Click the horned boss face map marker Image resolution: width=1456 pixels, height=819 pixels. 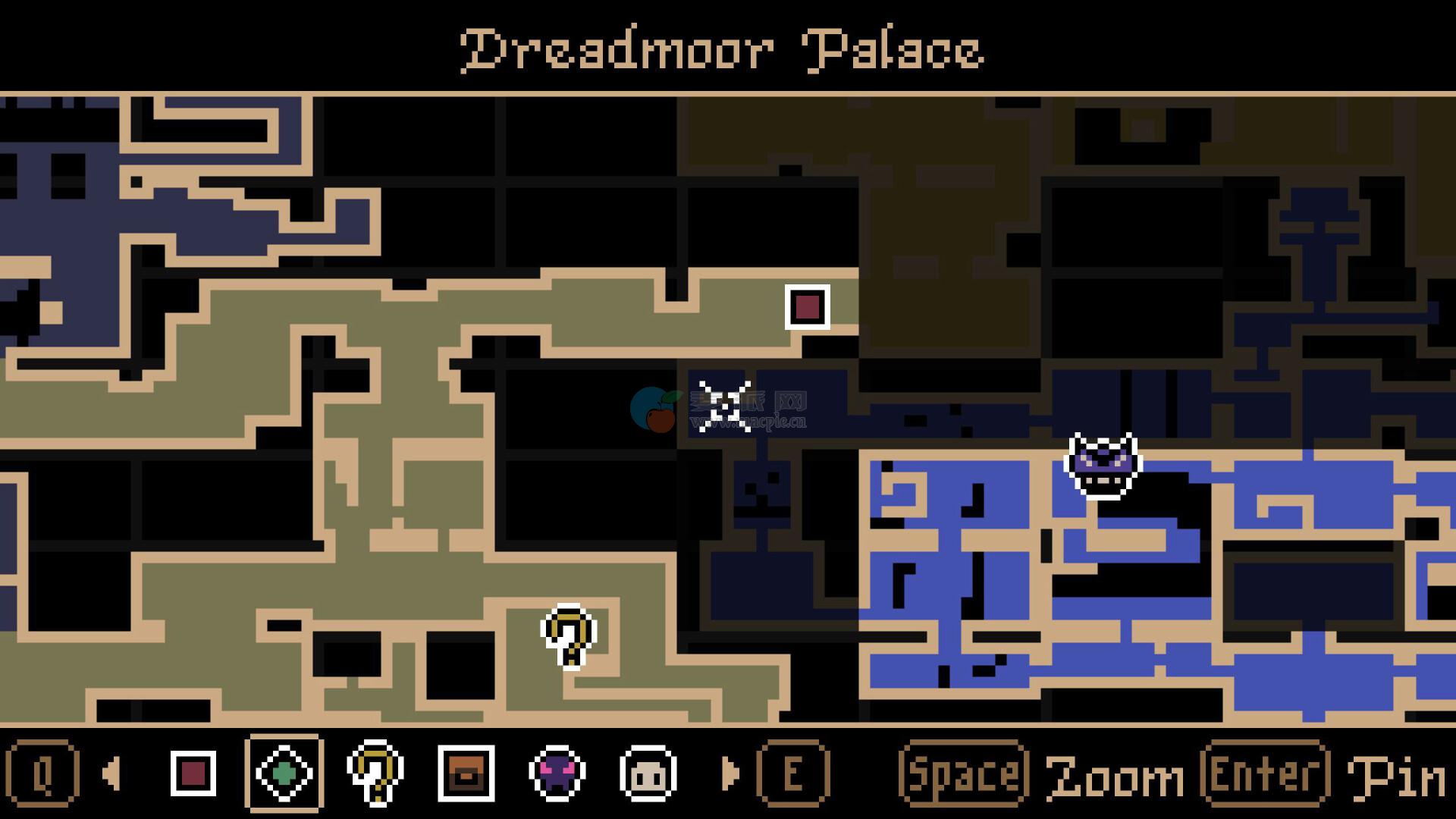tap(1103, 466)
